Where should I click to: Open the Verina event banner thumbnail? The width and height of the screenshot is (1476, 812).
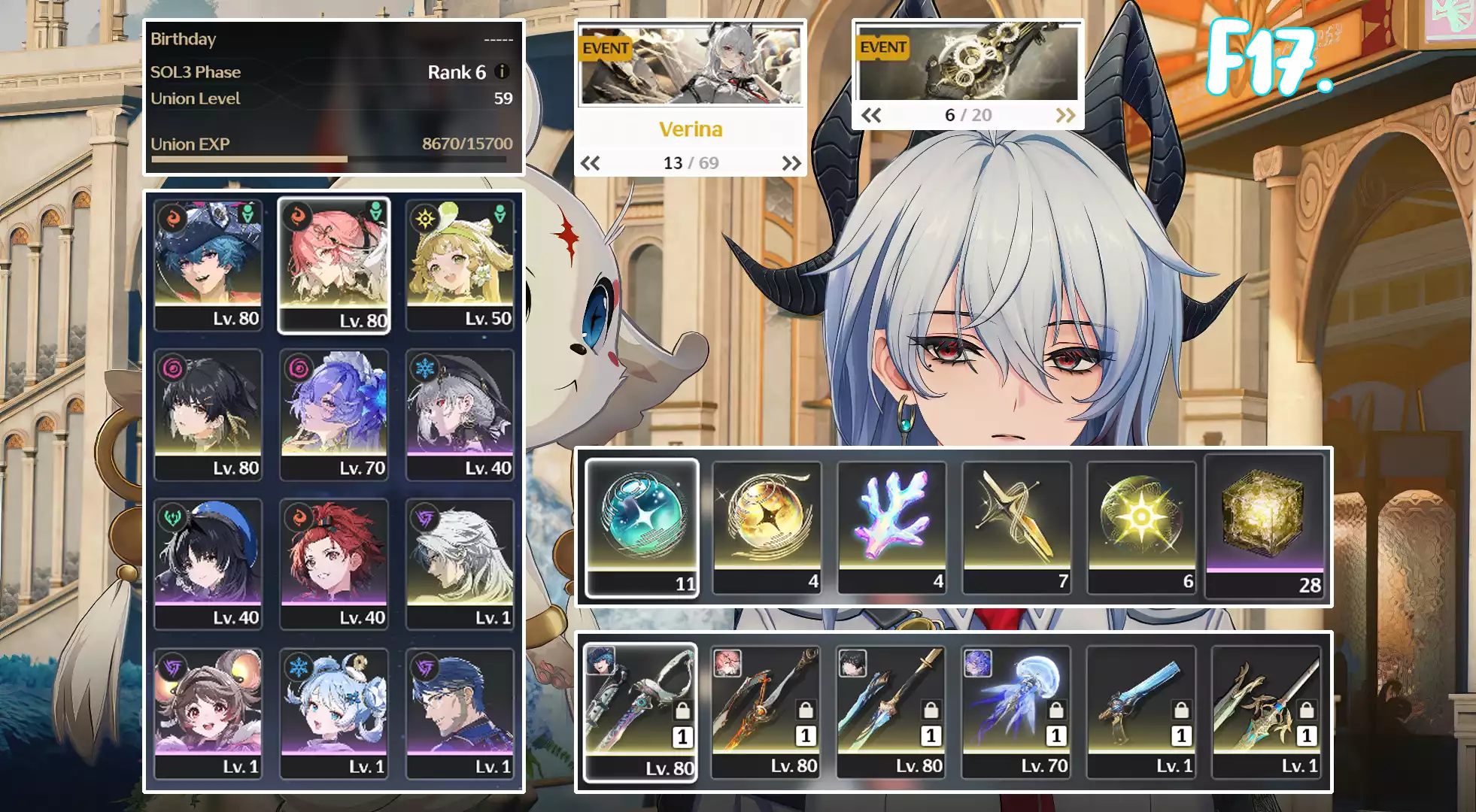[x=690, y=65]
